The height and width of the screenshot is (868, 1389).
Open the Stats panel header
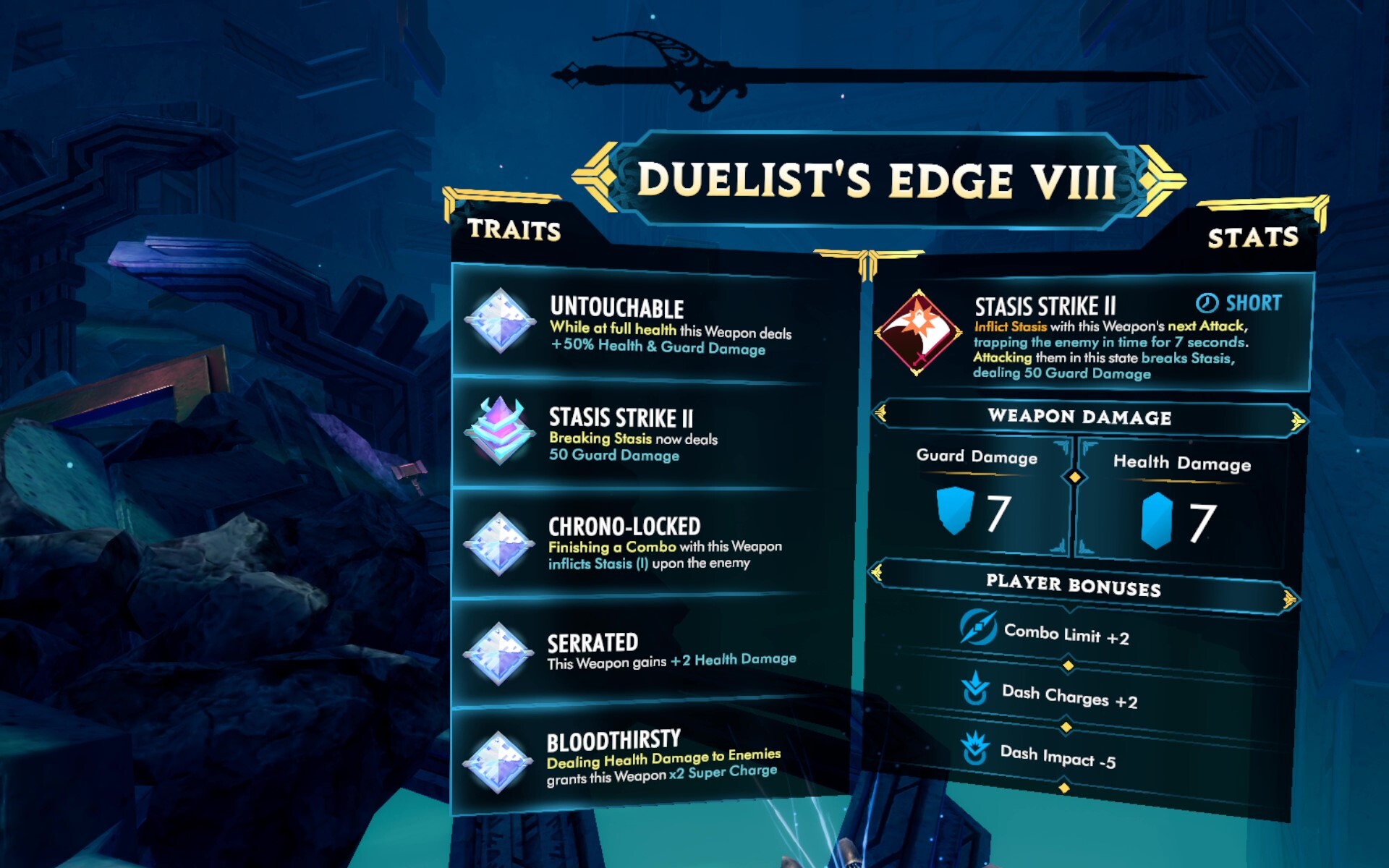pyautogui.click(x=1252, y=237)
